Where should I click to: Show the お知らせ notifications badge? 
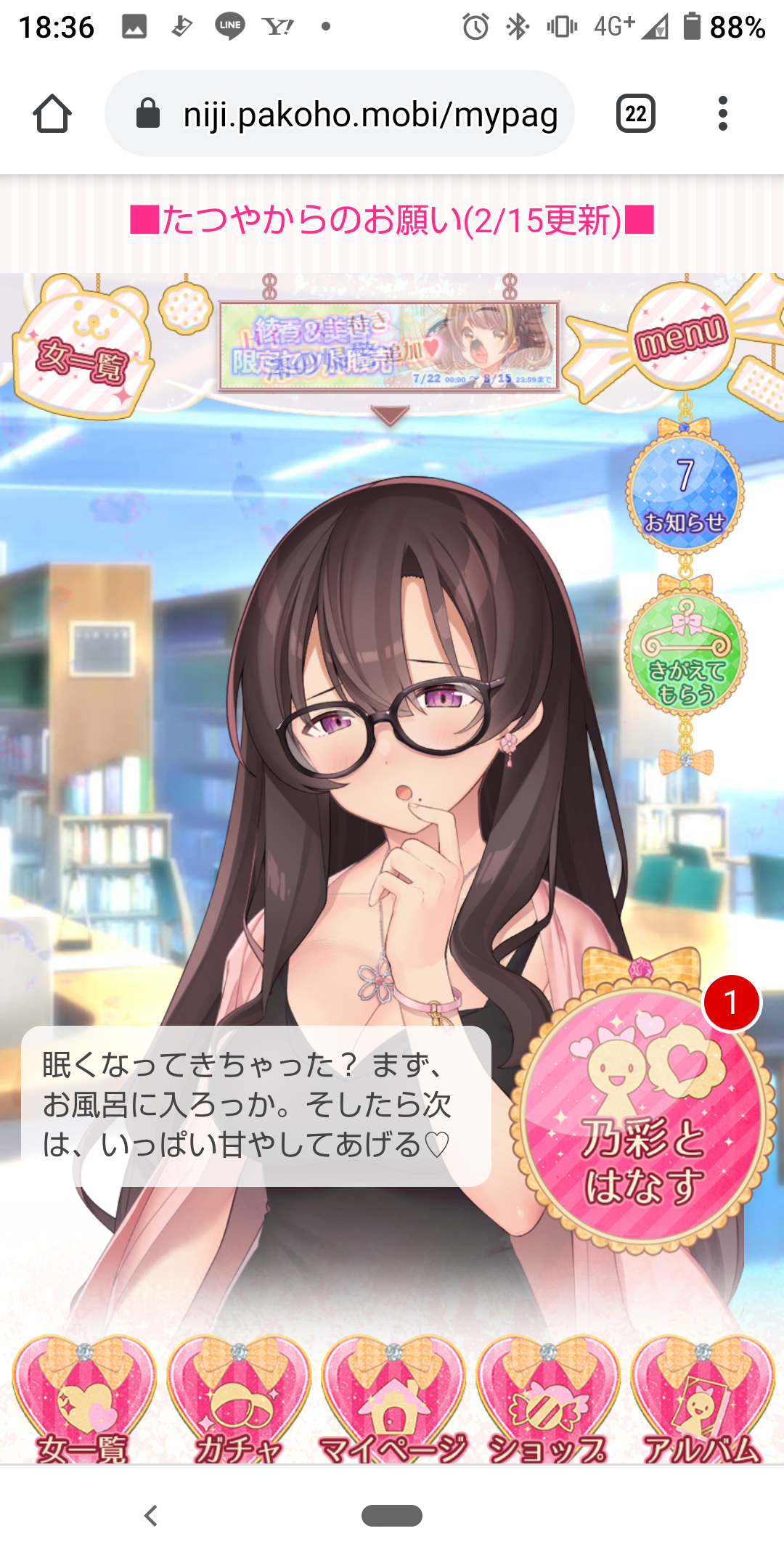tap(685, 494)
